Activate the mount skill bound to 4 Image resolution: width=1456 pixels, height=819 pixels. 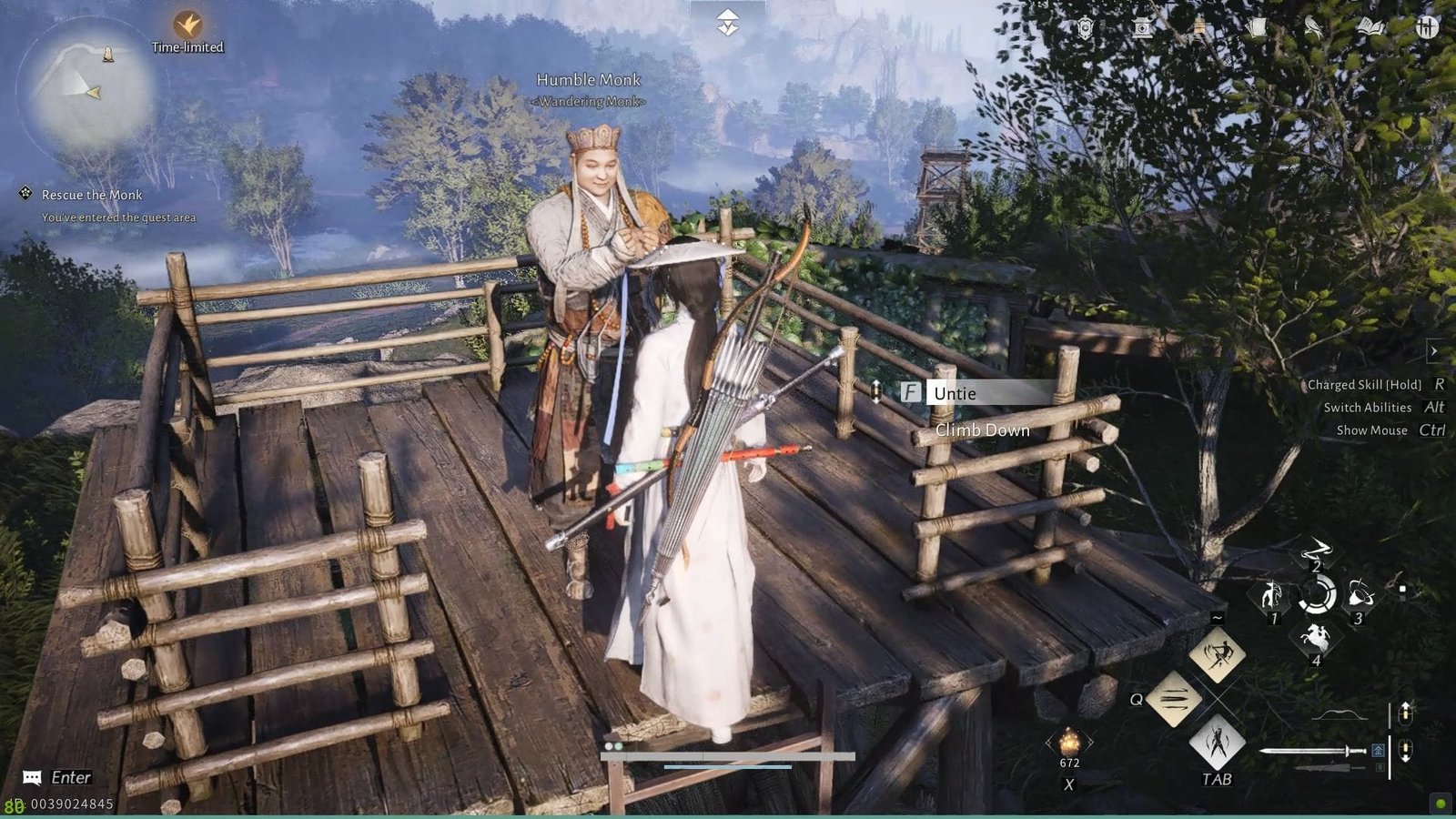click(x=1318, y=637)
